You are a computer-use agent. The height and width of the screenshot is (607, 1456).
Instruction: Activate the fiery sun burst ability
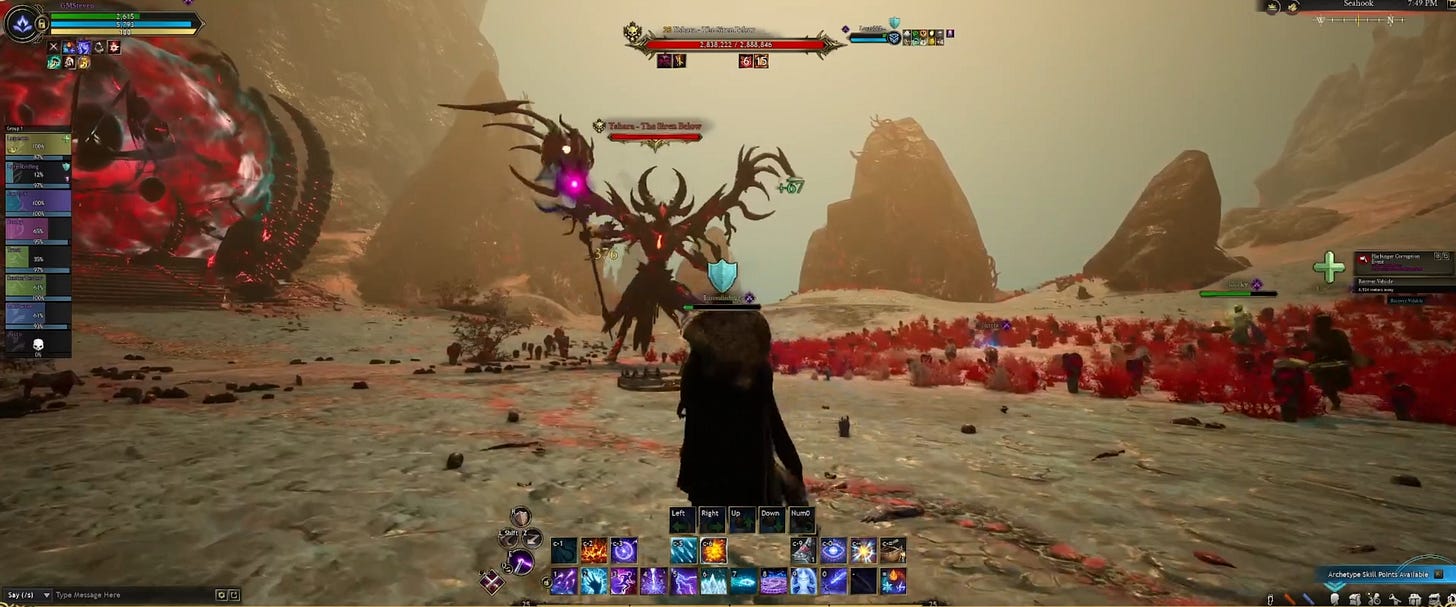713,550
